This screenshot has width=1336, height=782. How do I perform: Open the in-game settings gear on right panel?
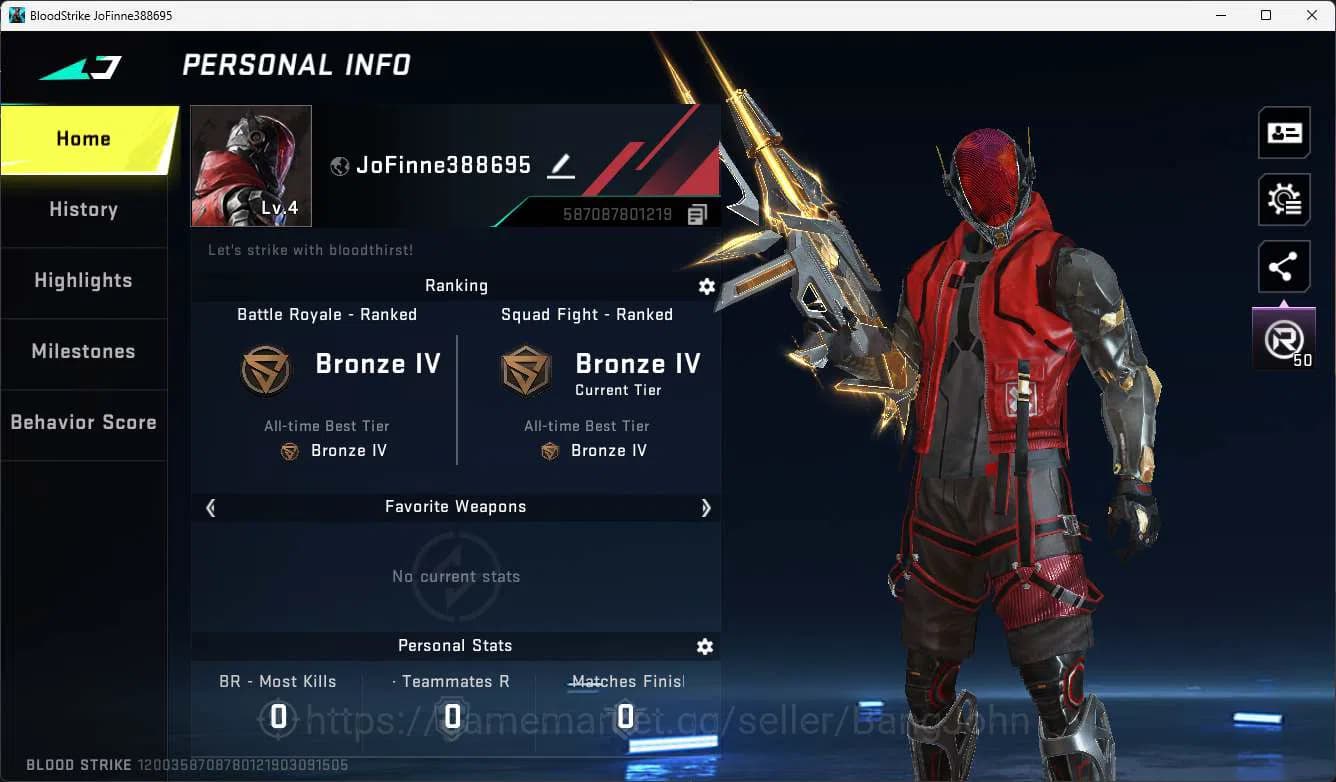click(x=1284, y=199)
